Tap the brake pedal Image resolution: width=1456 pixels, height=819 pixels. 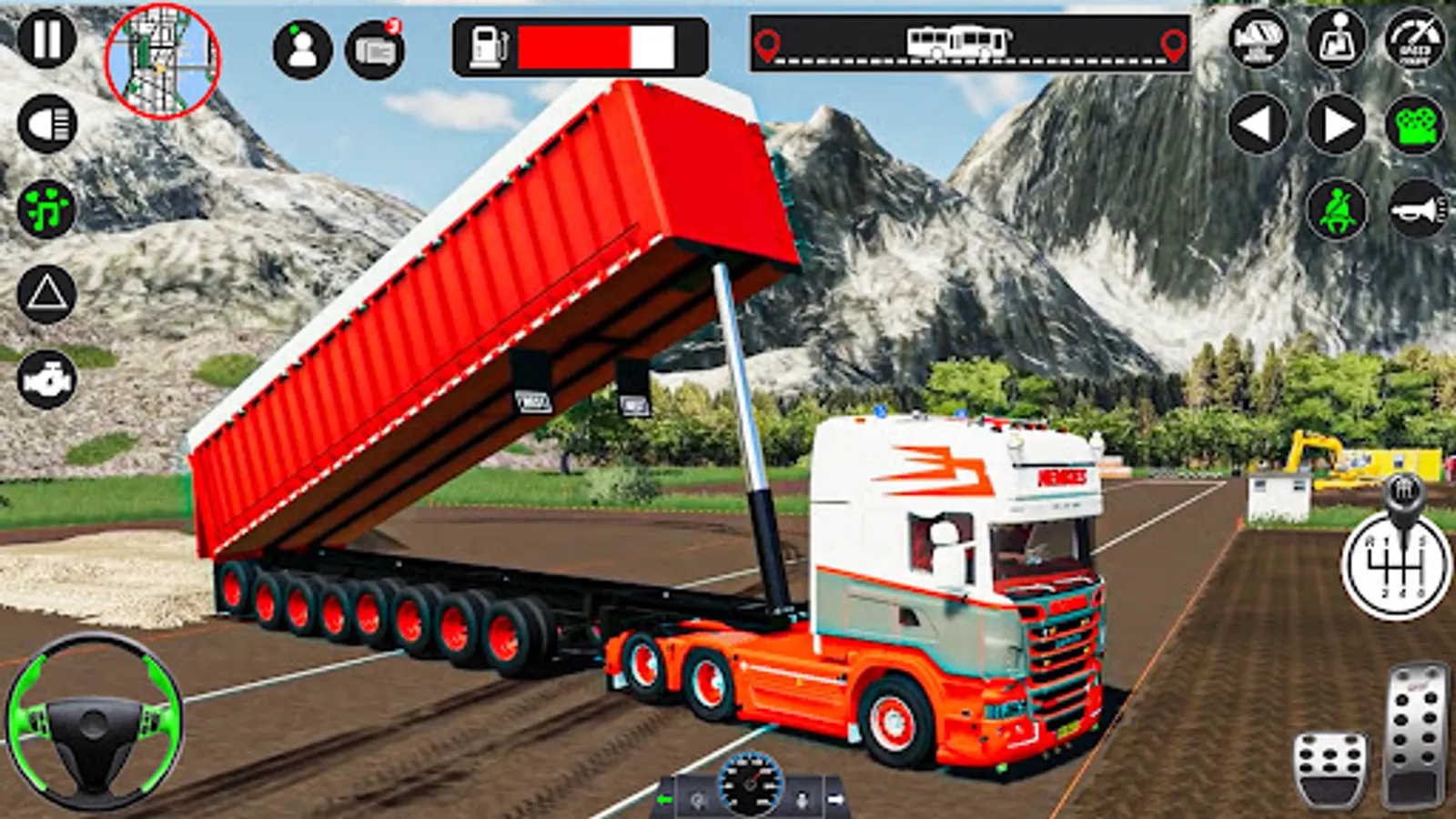tap(1330, 770)
